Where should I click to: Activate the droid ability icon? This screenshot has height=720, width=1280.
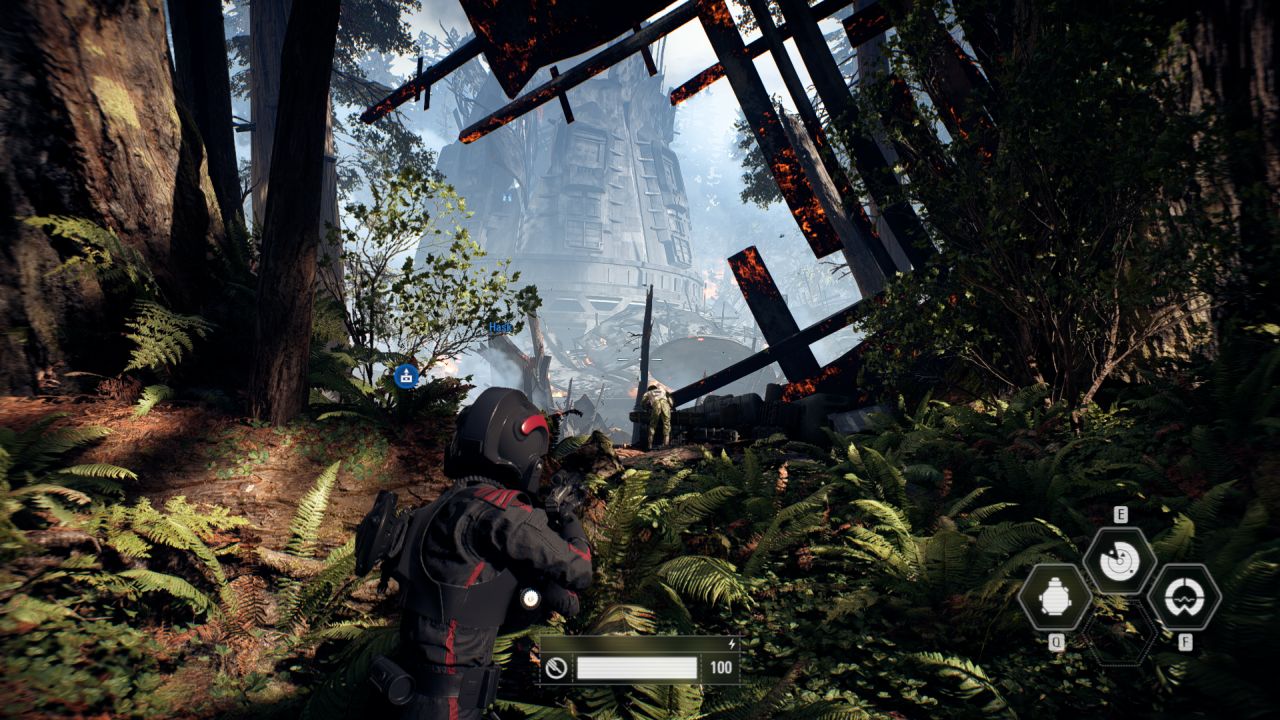pyautogui.click(x=1055, y=598)
